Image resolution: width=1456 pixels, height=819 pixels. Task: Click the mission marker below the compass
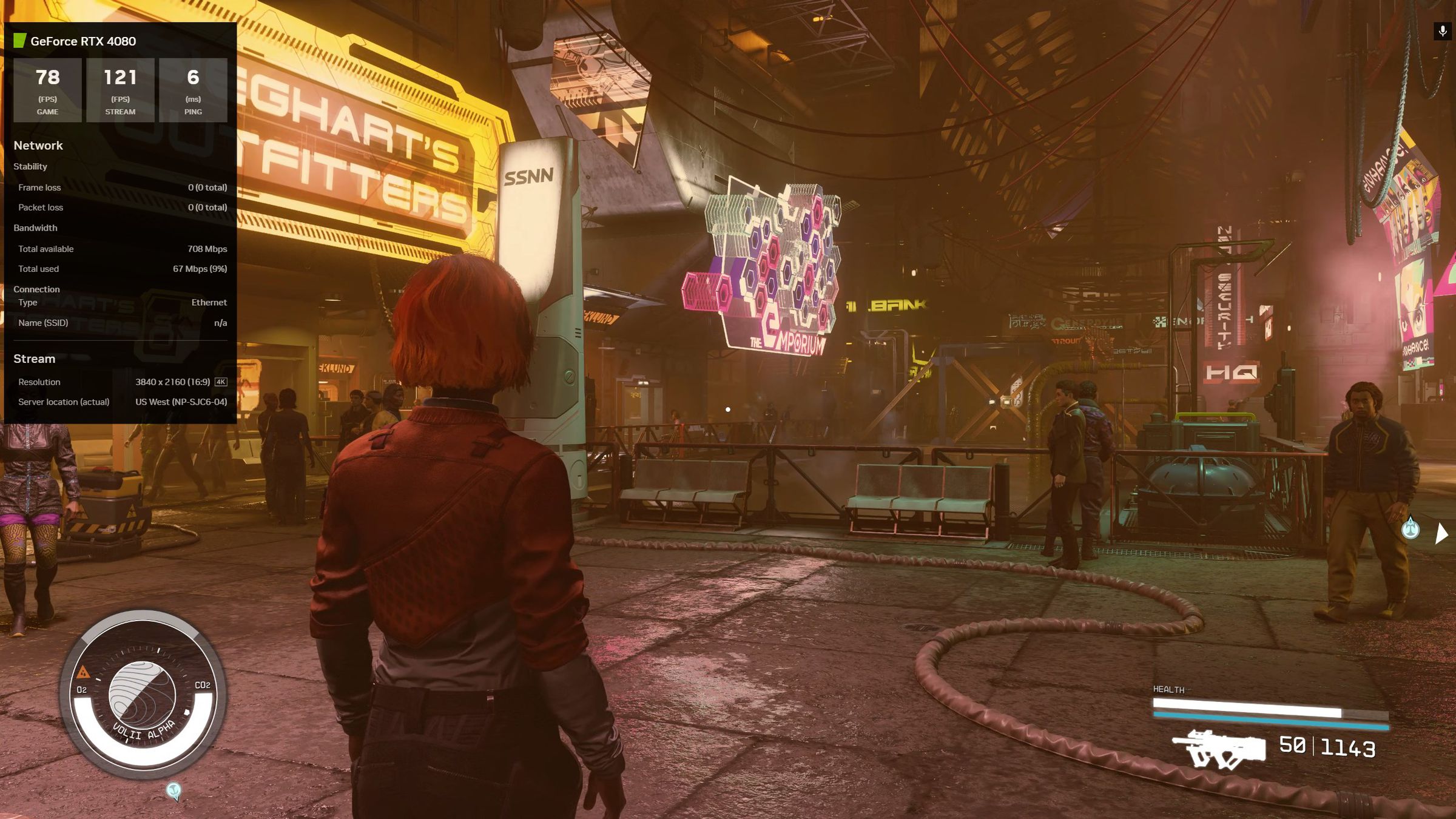[174, 790]
